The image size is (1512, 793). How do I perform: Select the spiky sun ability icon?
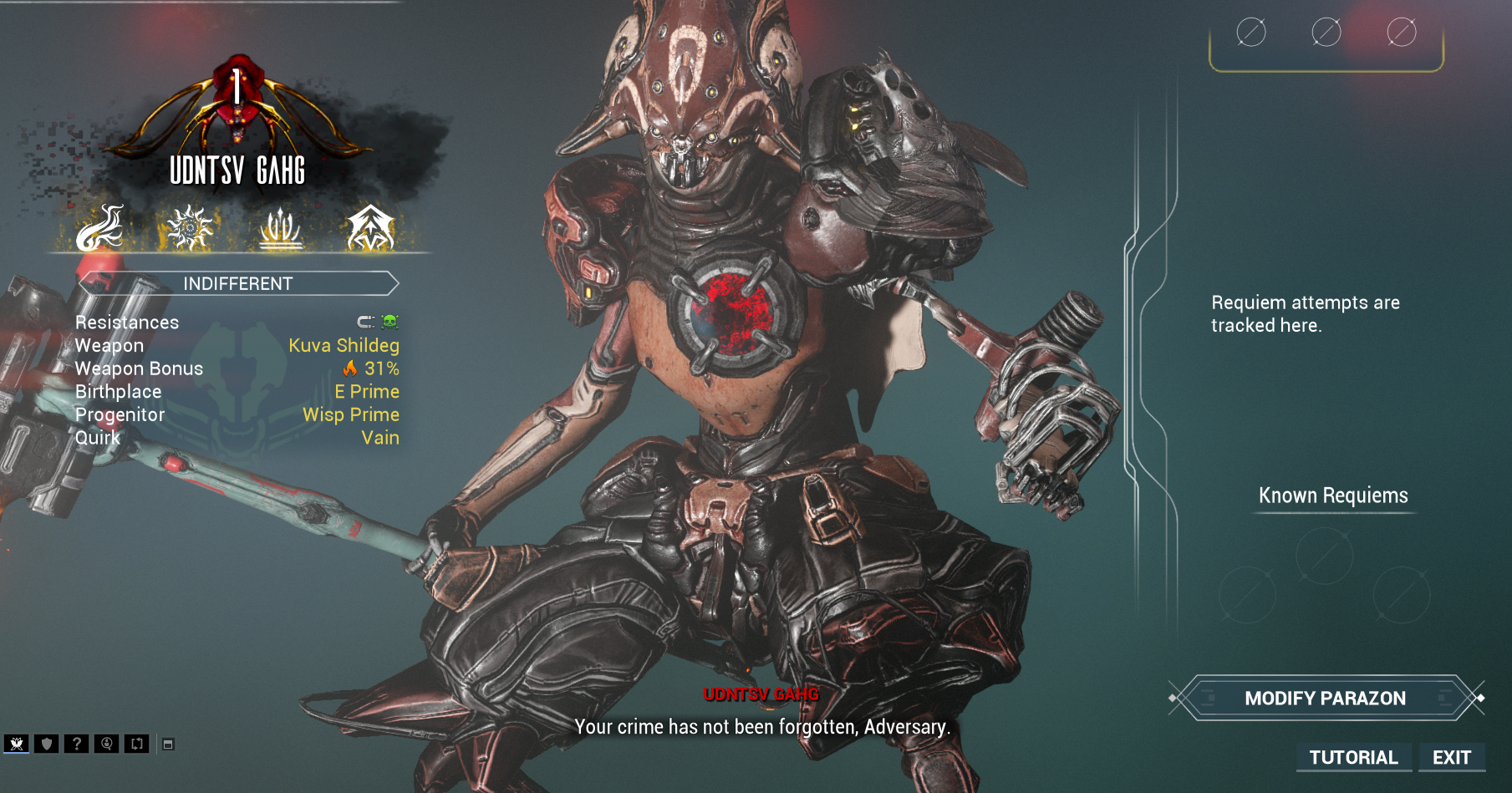tap(190, 228)
